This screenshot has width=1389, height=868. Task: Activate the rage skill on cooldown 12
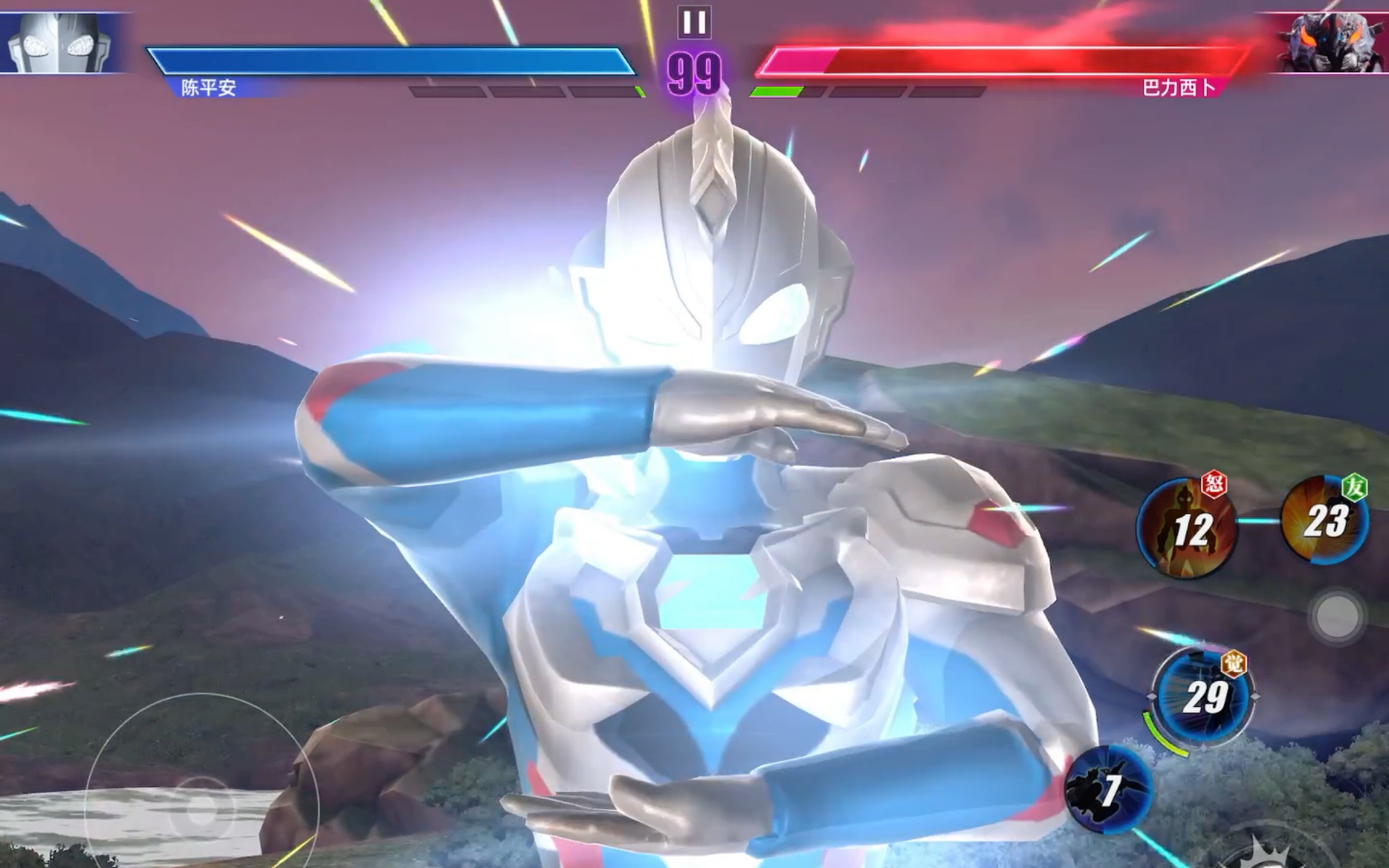pos(1186,529)
